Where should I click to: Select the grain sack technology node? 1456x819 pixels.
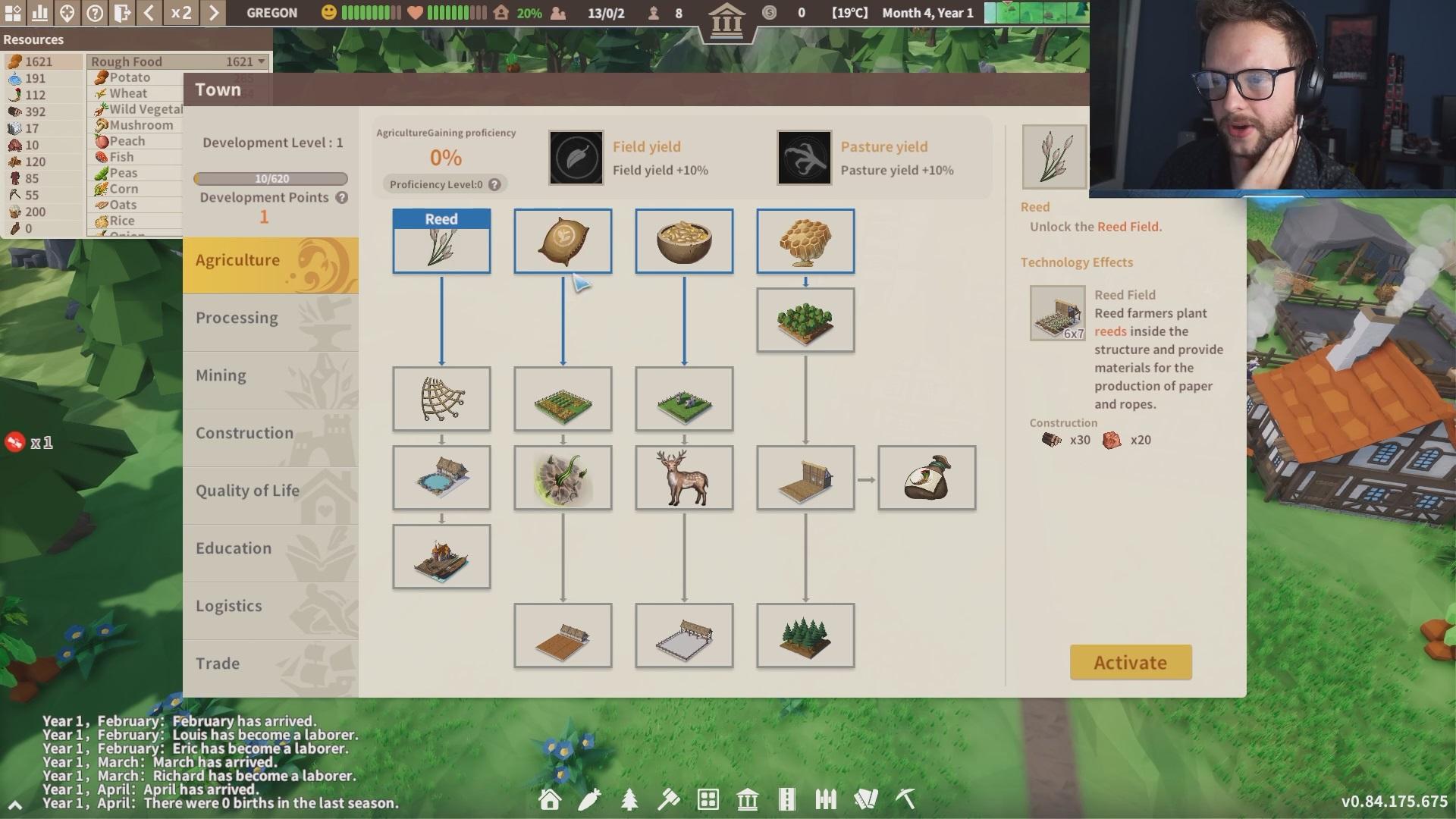coord(563,241)
